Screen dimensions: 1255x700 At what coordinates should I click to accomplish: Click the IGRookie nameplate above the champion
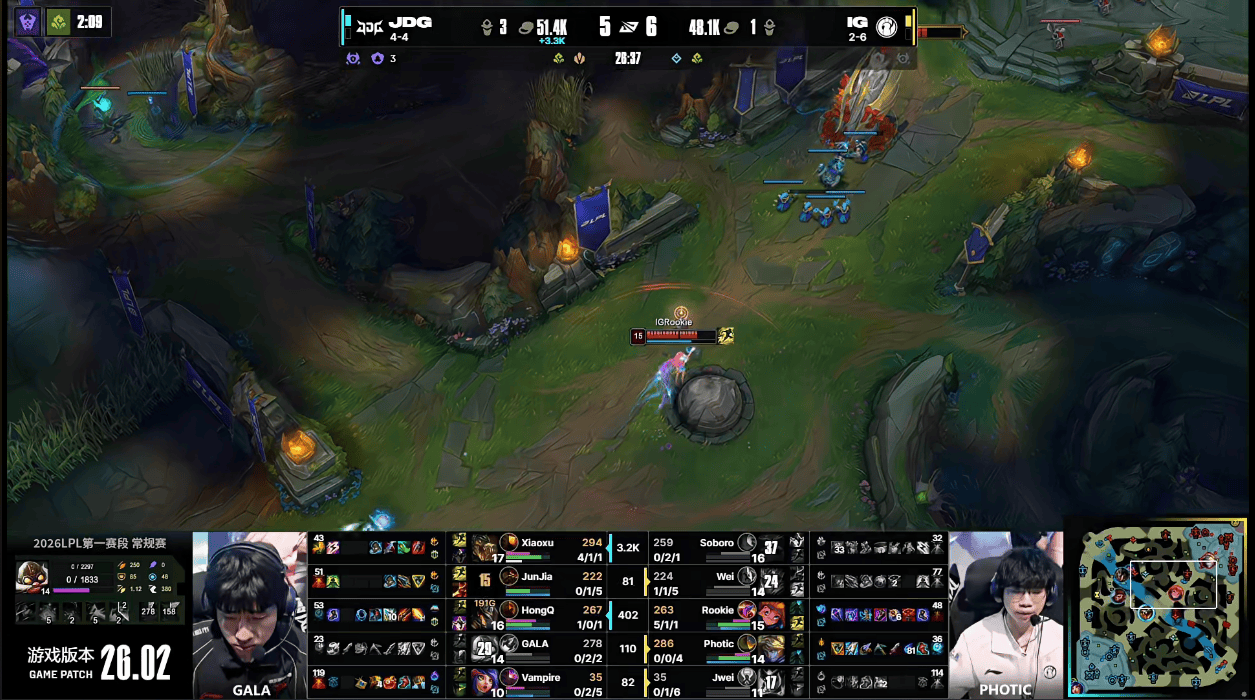[673, 322]
